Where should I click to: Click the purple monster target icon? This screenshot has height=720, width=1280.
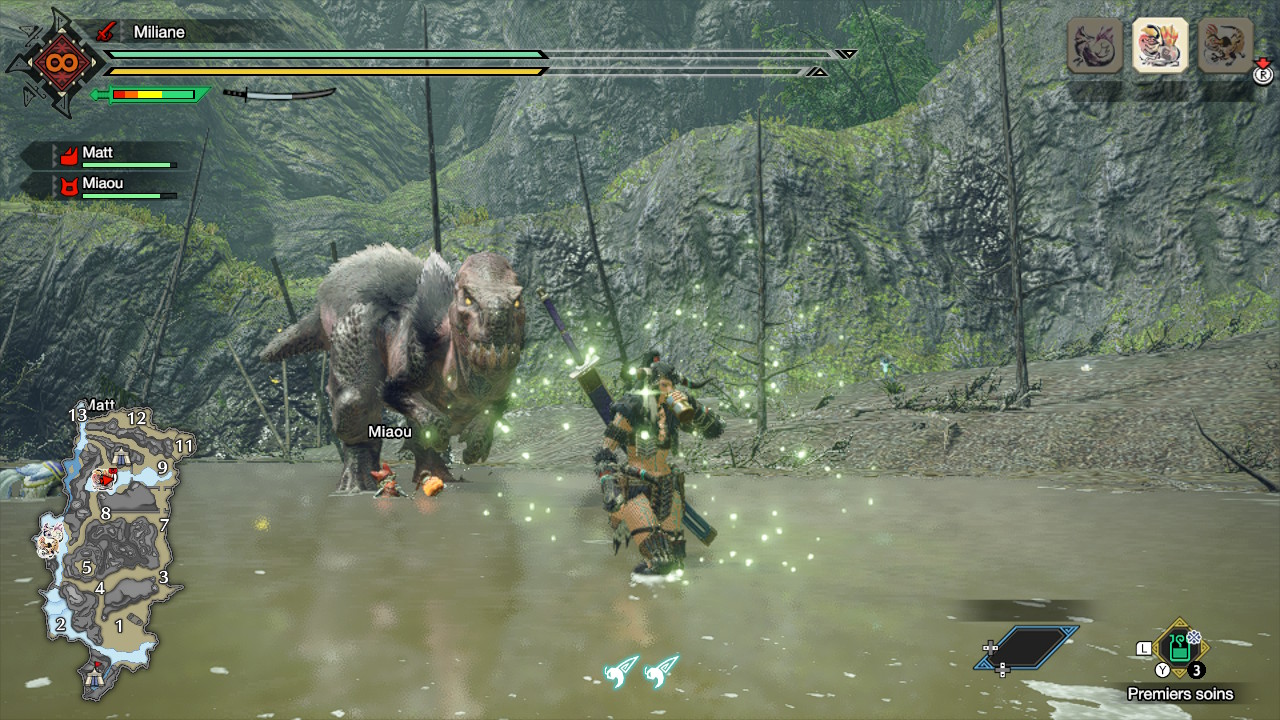point(1095,46)
